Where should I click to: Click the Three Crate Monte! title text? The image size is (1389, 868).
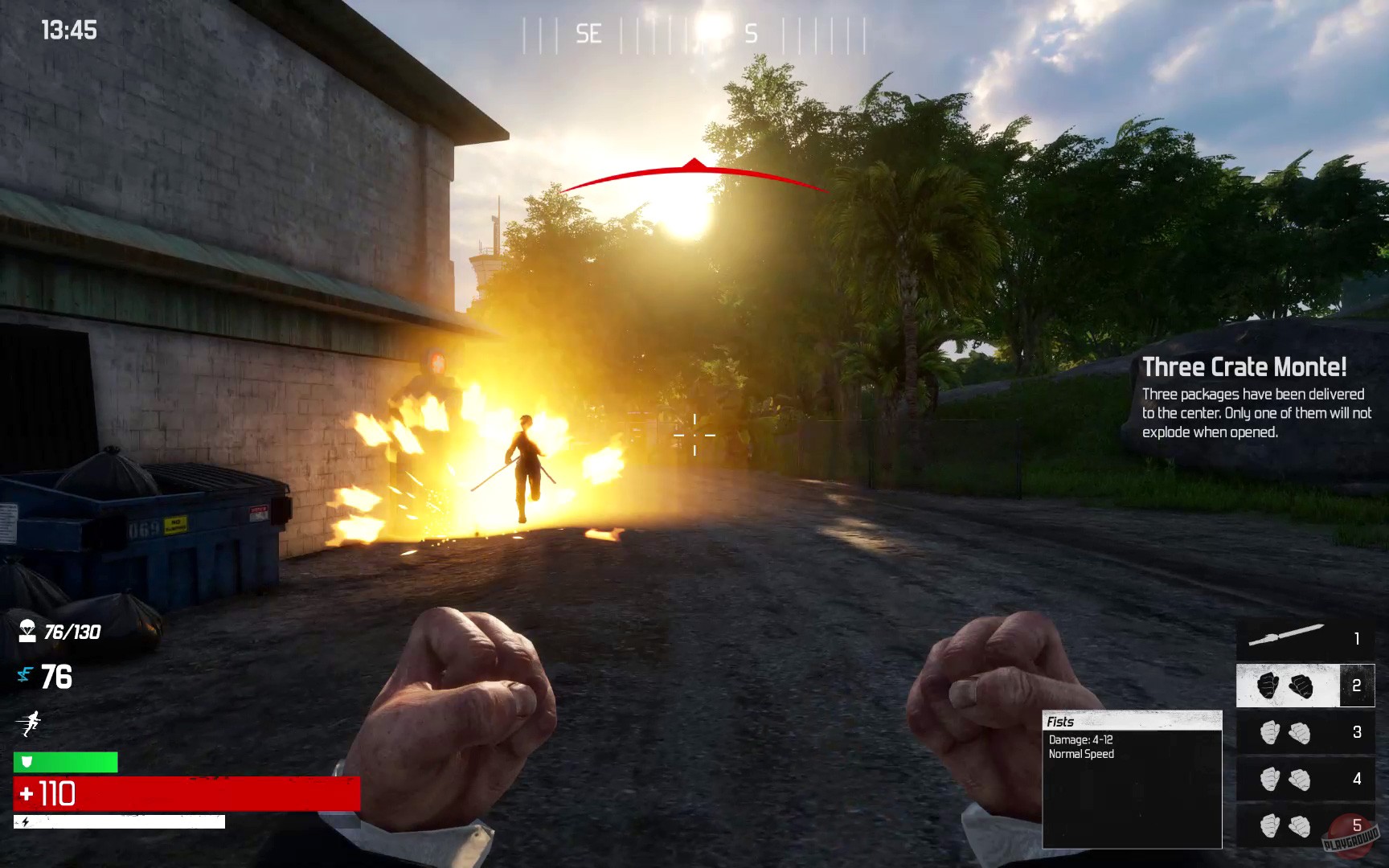[1244, 366]
